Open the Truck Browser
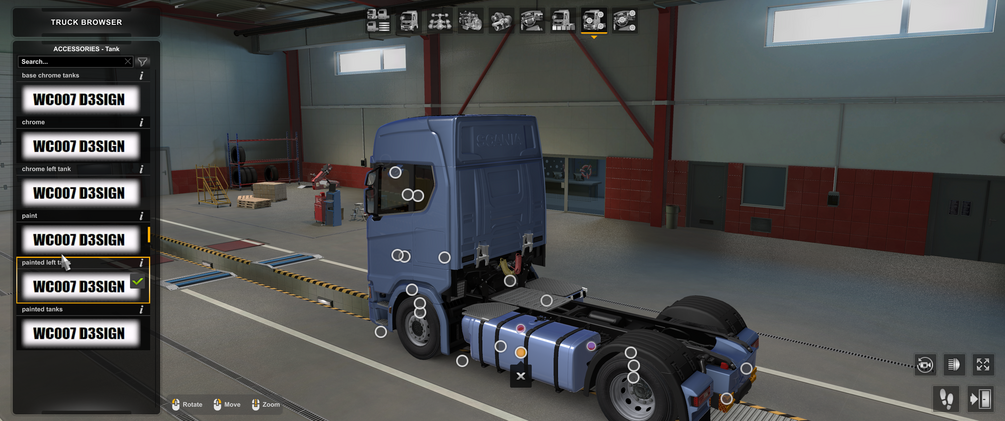Screen dimensions: 1005x421 click(x=86, y=21)
